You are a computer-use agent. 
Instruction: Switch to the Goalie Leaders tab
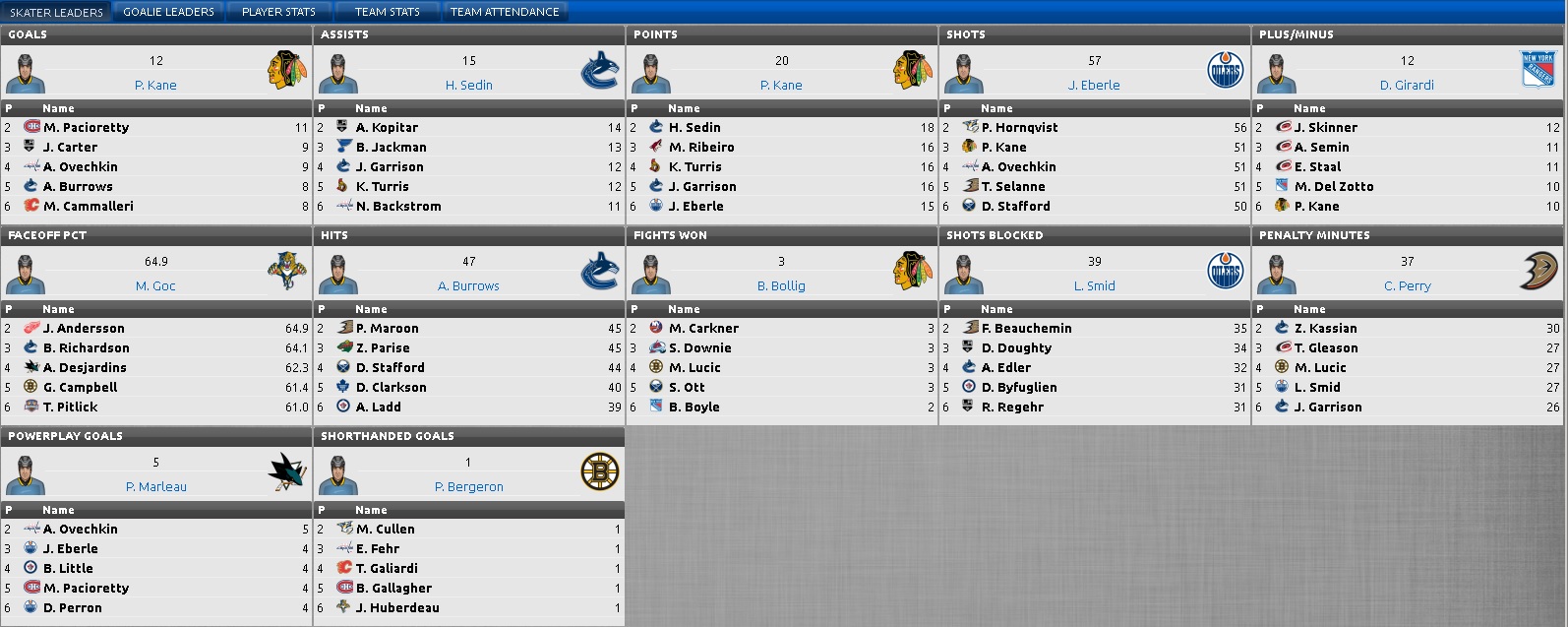tap(168, 12)
